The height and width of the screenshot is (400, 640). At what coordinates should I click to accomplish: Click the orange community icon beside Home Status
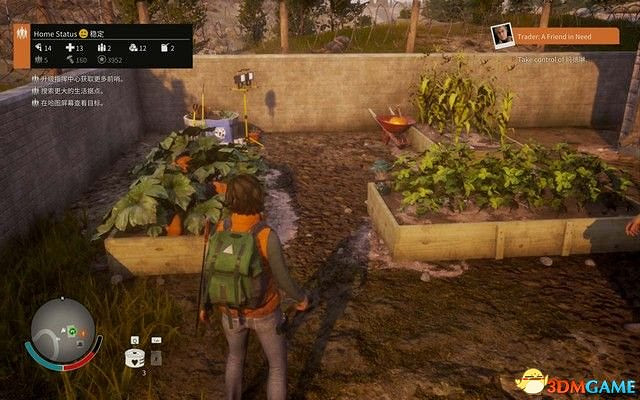21,33
